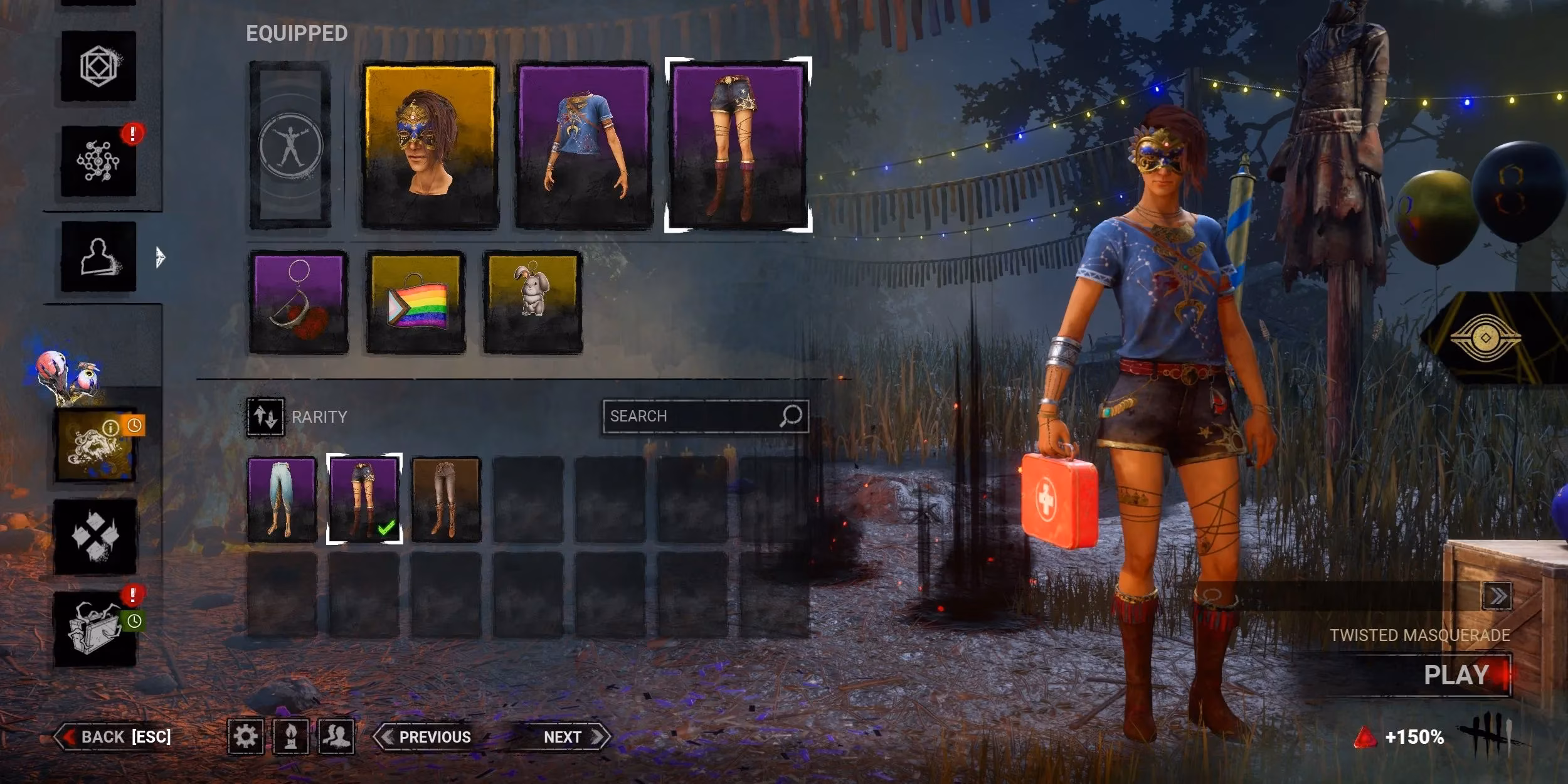Pick the light blue pants cosmetic
The width and height of the screenshot is (1568, 784).
click(x=282, y=499)
